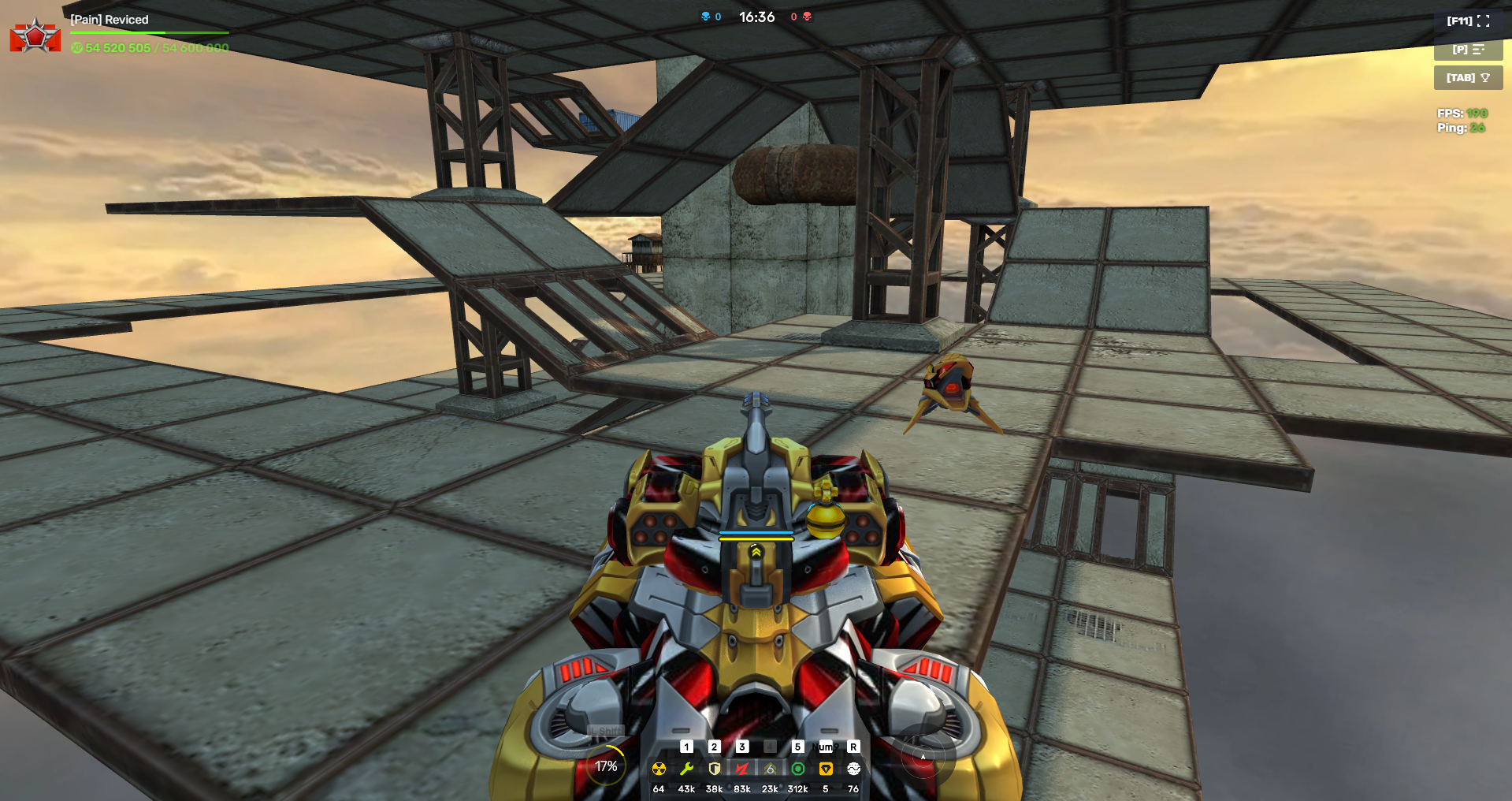Activate the red lightning boosted damage supply
The width and height of the screenshot is (1512, 801).
pos(742,769)
